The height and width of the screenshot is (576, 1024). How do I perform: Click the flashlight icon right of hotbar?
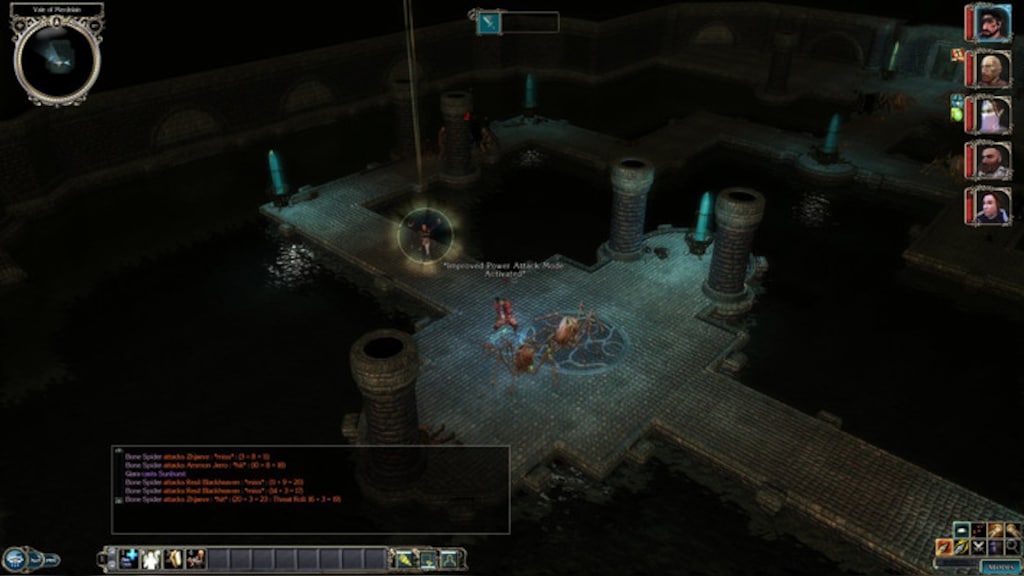[405, 559]
